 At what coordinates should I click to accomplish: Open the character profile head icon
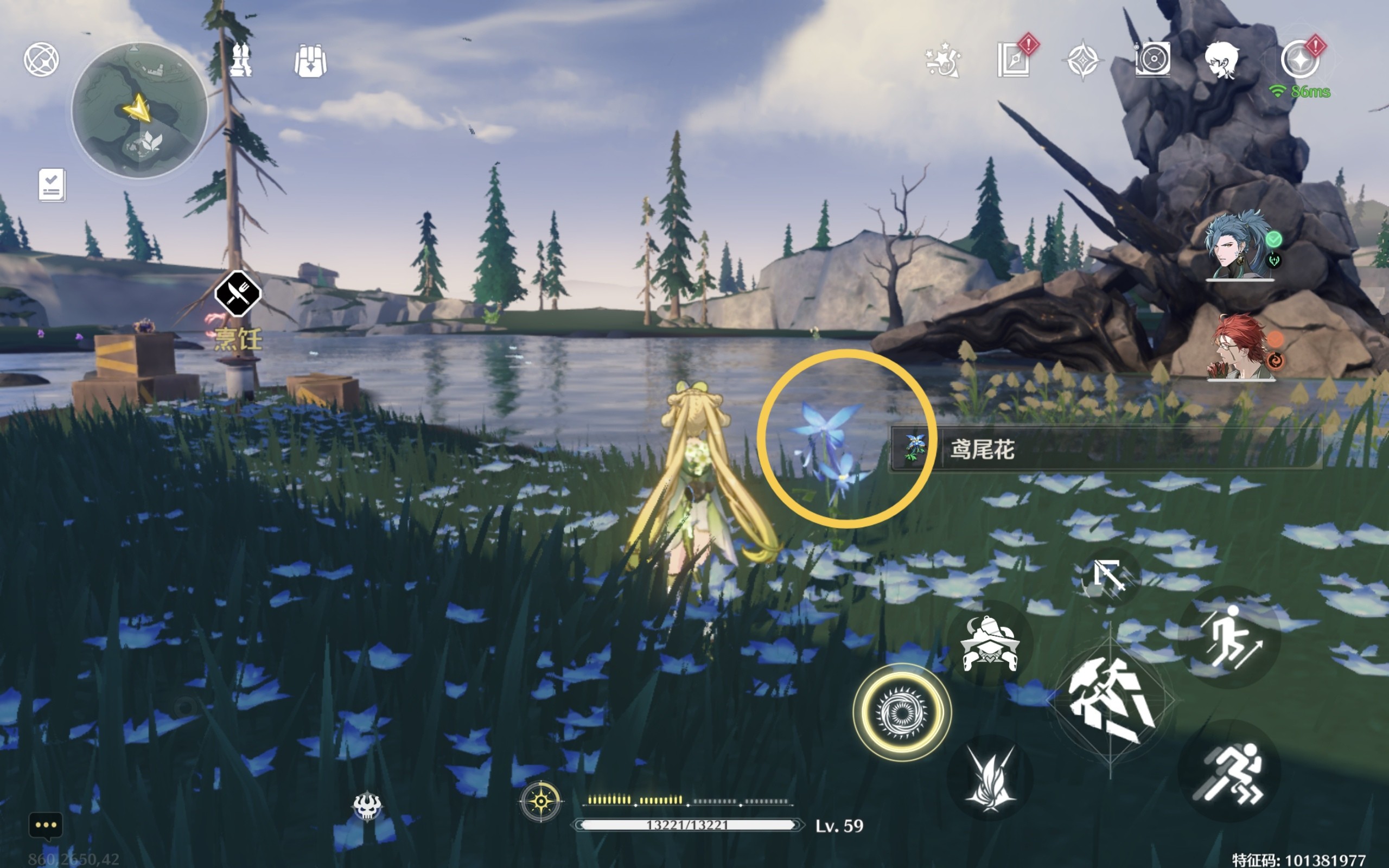coord(1221,60)
